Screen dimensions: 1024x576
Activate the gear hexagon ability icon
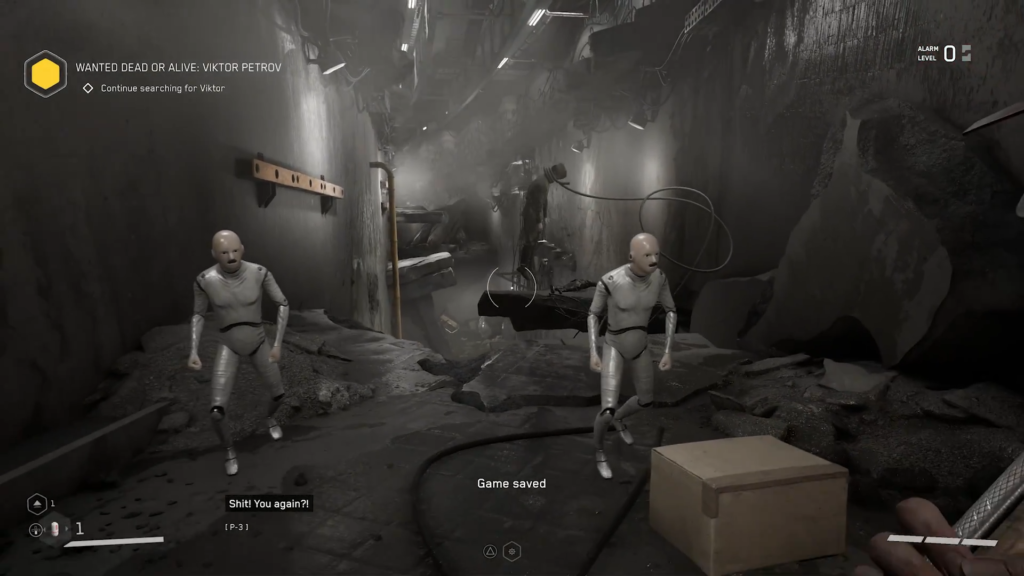click(x=512, y=551)
